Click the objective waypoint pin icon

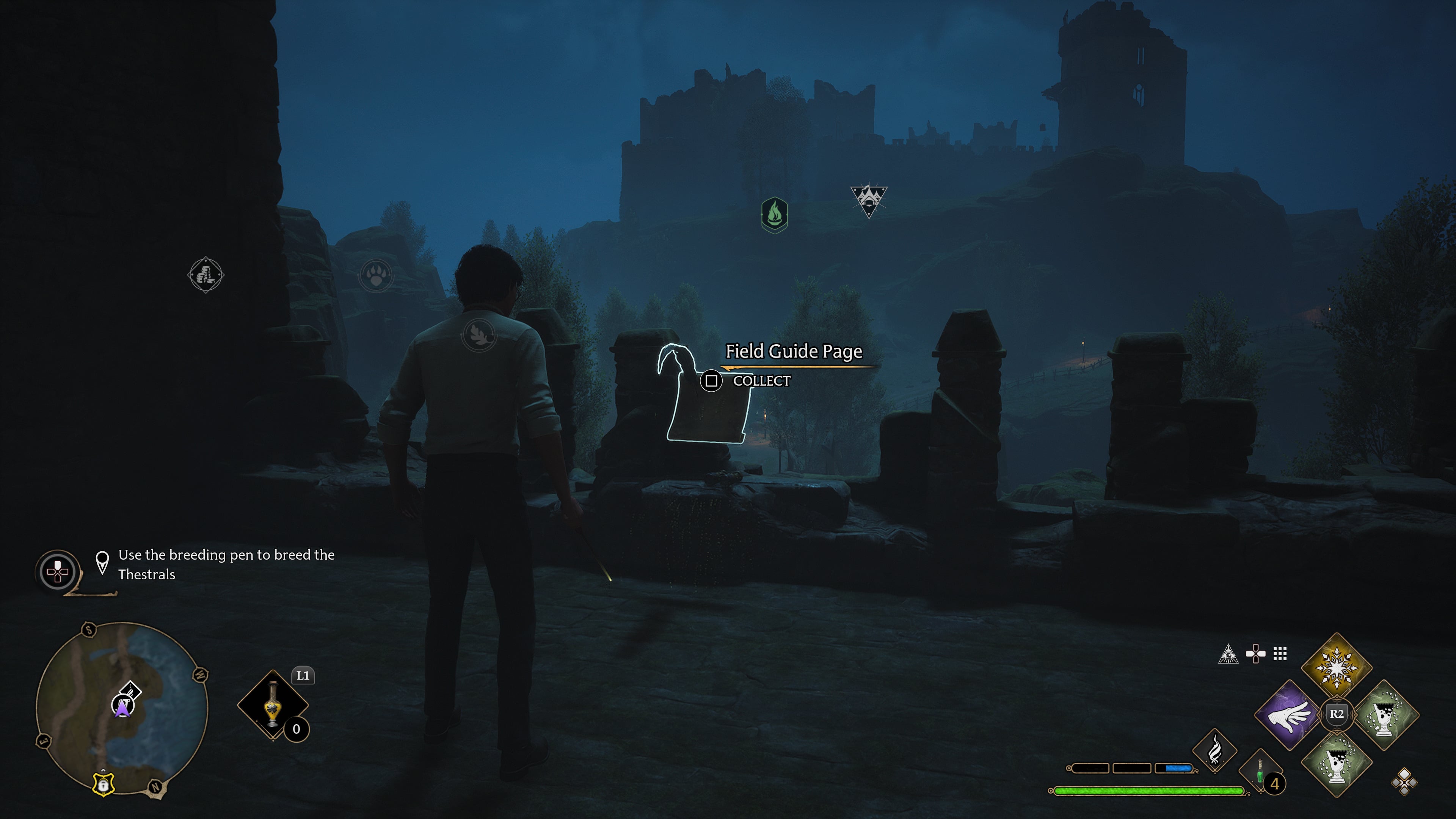[x=102, y=562]
